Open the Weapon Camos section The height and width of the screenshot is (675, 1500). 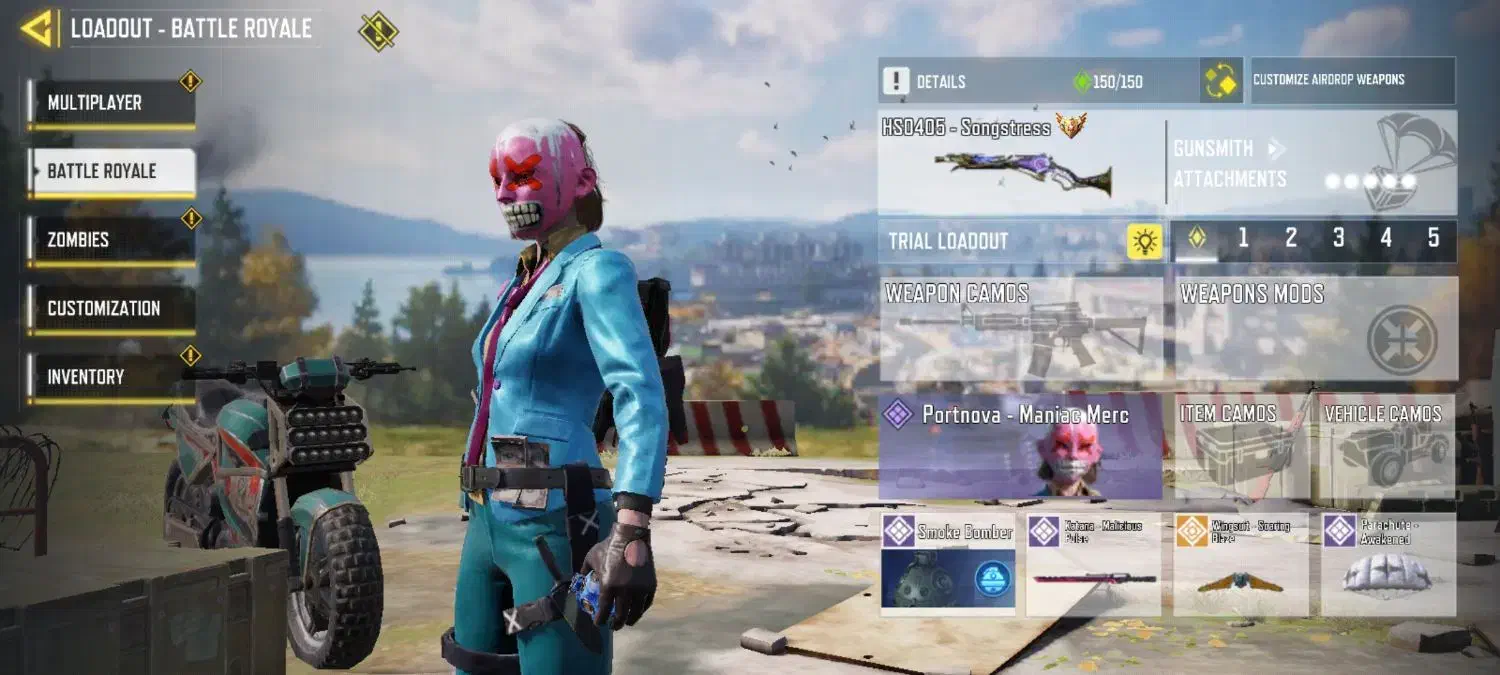pyautogui.click(x=1020, y=329)
